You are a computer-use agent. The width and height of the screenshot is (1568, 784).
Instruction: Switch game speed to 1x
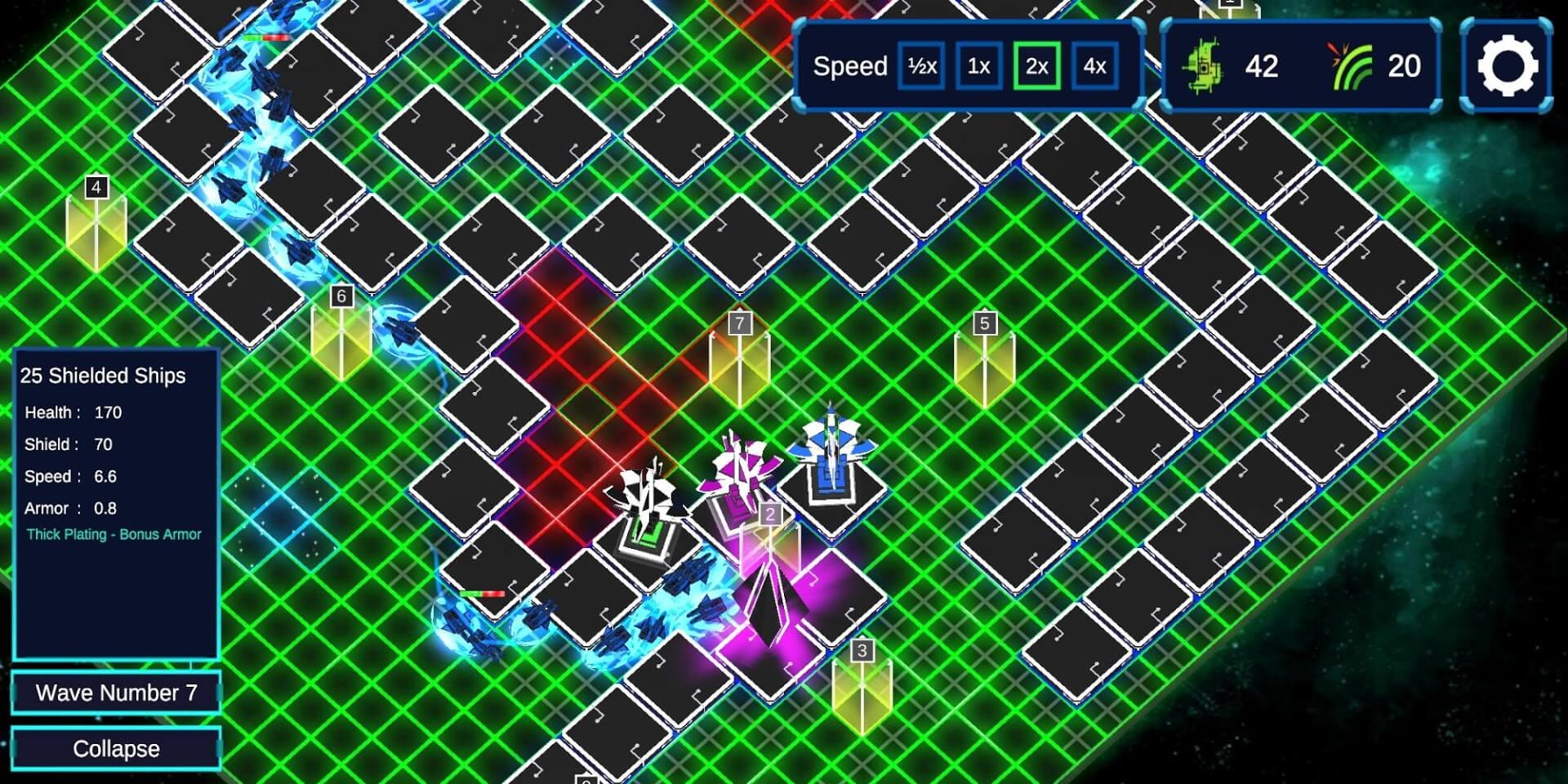(x=977, y=67)
